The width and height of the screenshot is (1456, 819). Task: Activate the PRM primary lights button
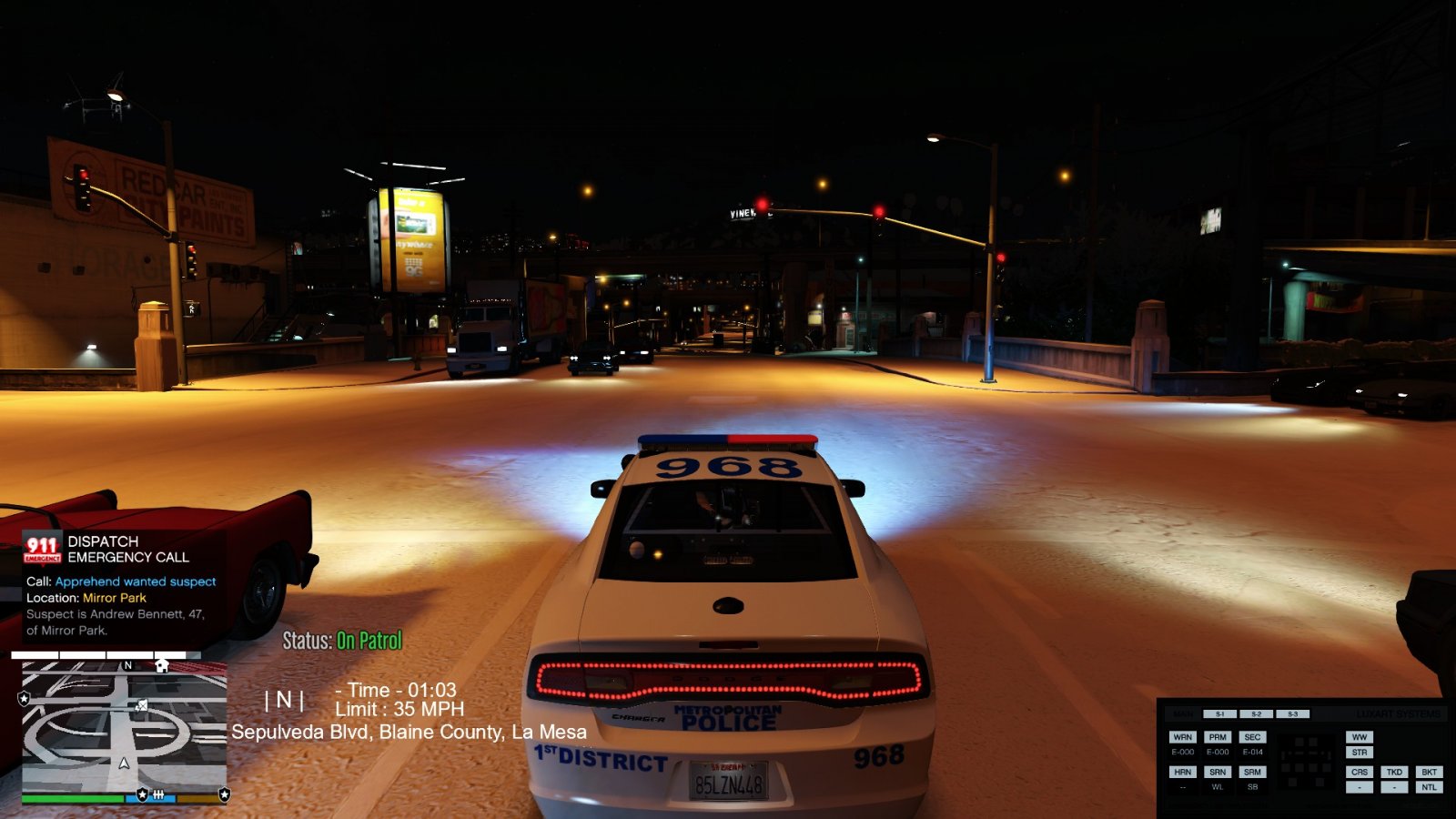(x=1218, y=737)
